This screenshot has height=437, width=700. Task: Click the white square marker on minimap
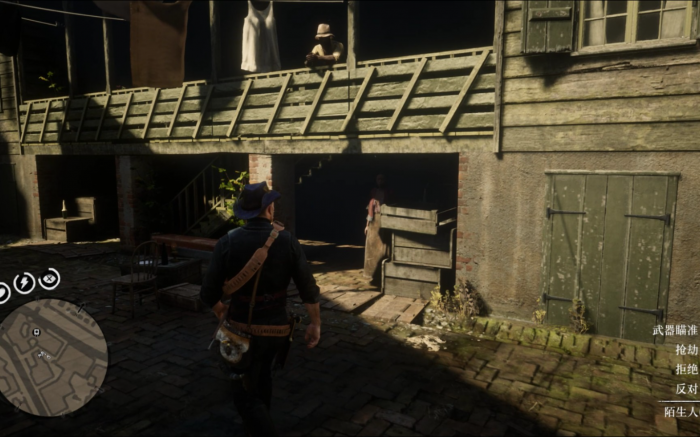tap(37, 331)
